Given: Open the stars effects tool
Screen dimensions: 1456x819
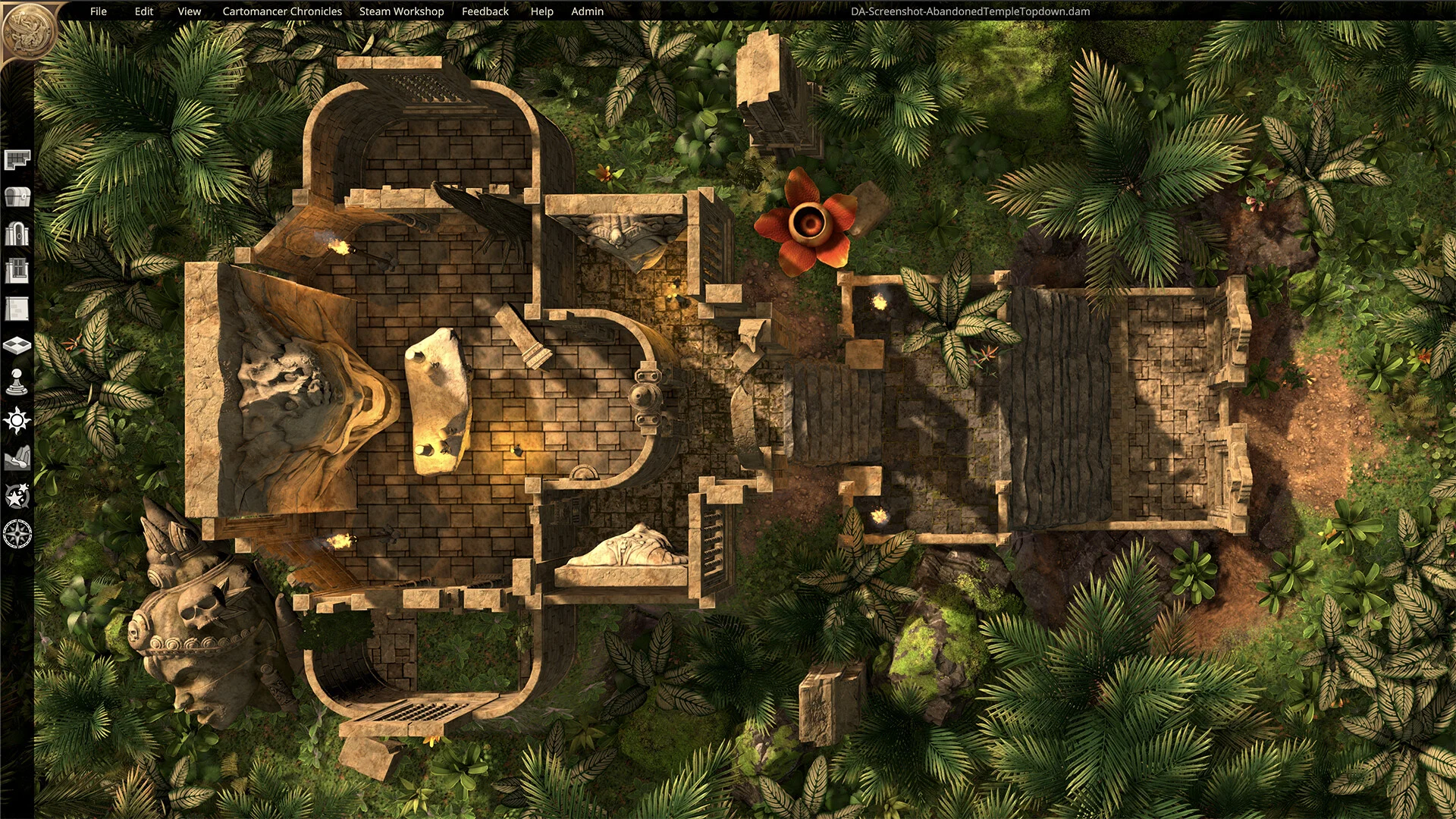Looking at the screenshot, I should click(x=17, y=496).
